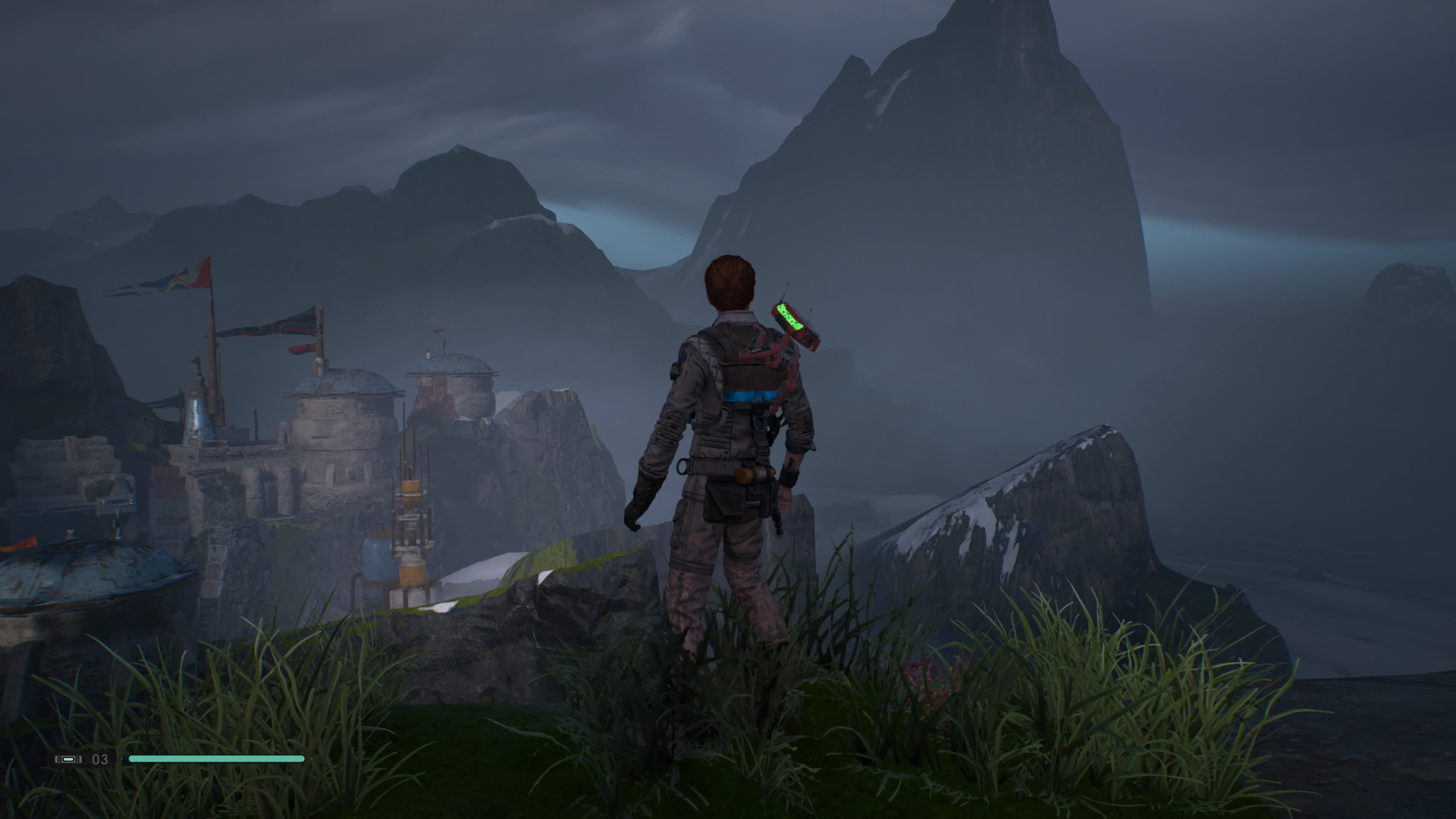Select the stim canister icon
1456x819 pixels.
point(68,759)
